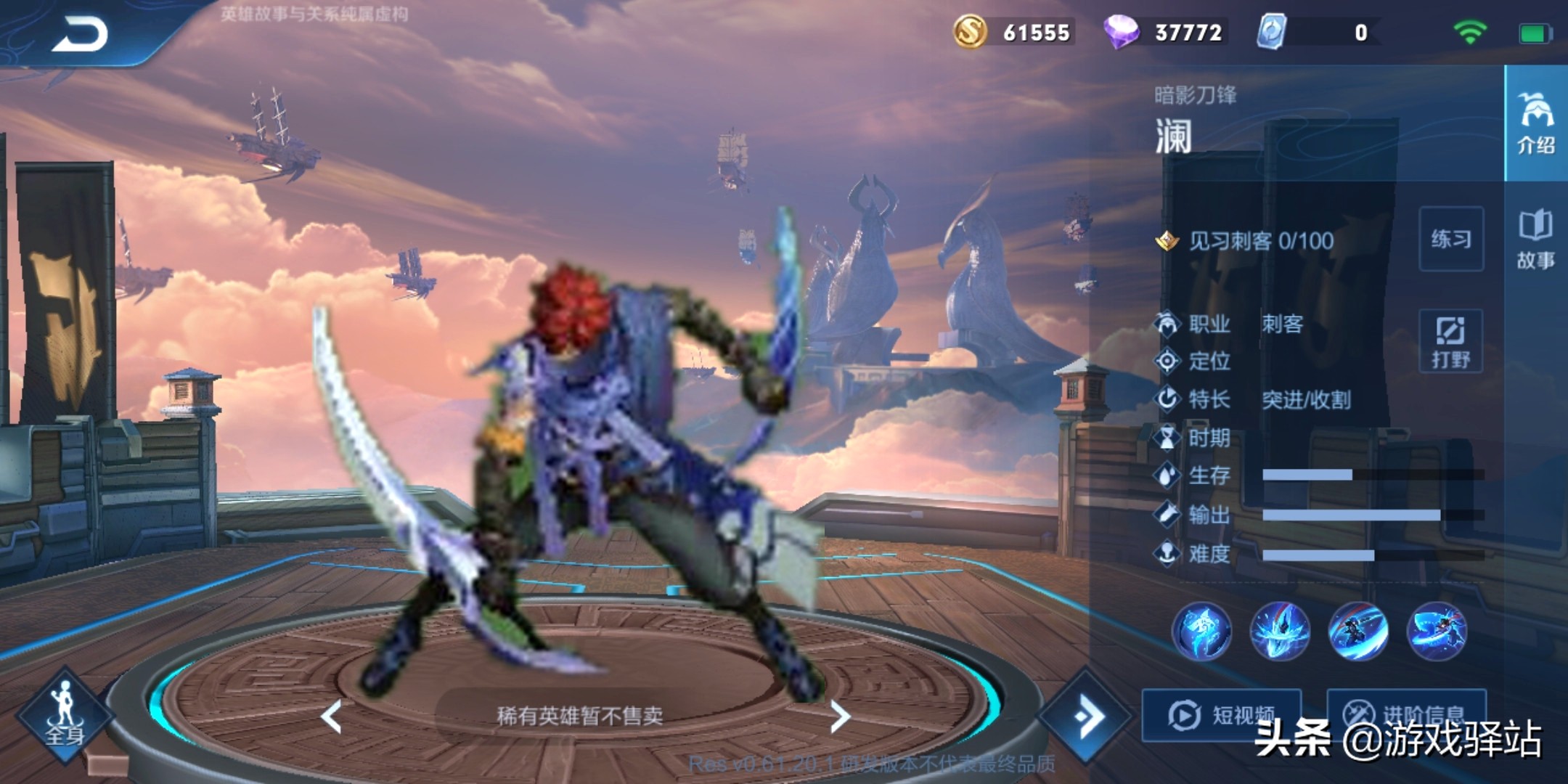View the second skill icon with ice blade
1568x784 pixels.
1280,631
